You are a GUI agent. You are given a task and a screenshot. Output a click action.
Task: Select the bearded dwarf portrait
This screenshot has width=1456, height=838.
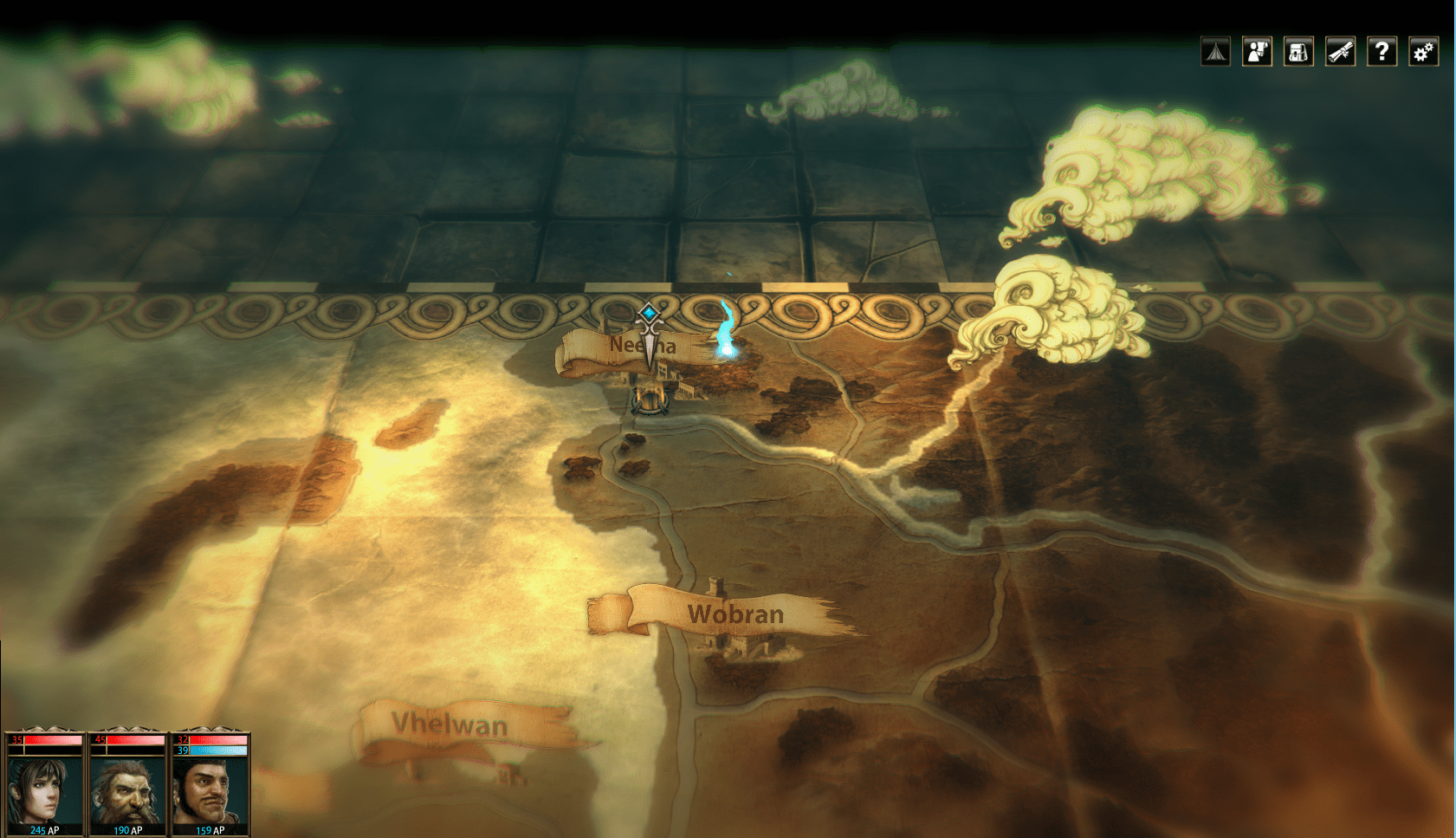tap(126, 789)
